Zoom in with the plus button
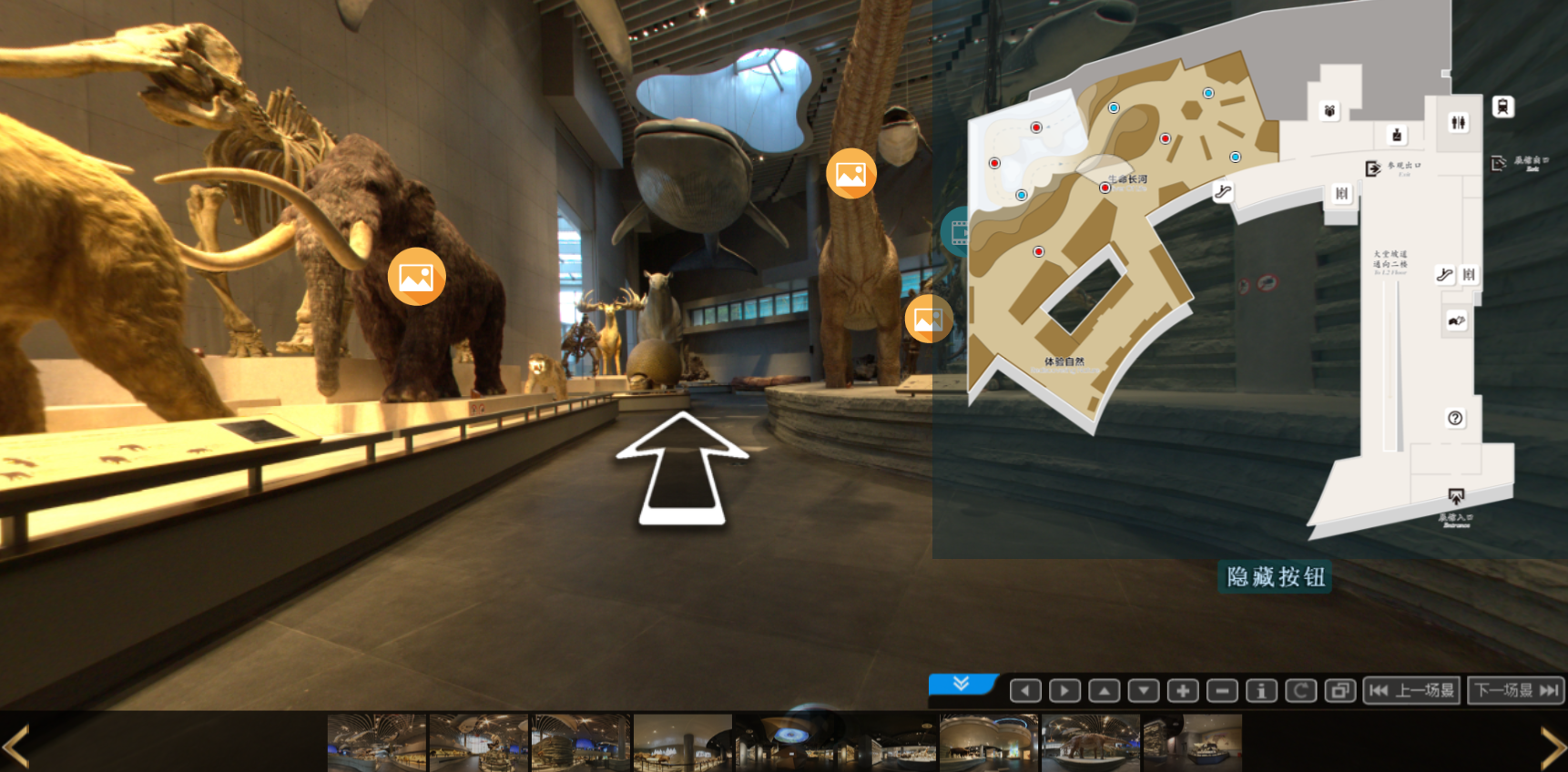The width and height of the screenshot is (1568, 772). [1183, 691]
